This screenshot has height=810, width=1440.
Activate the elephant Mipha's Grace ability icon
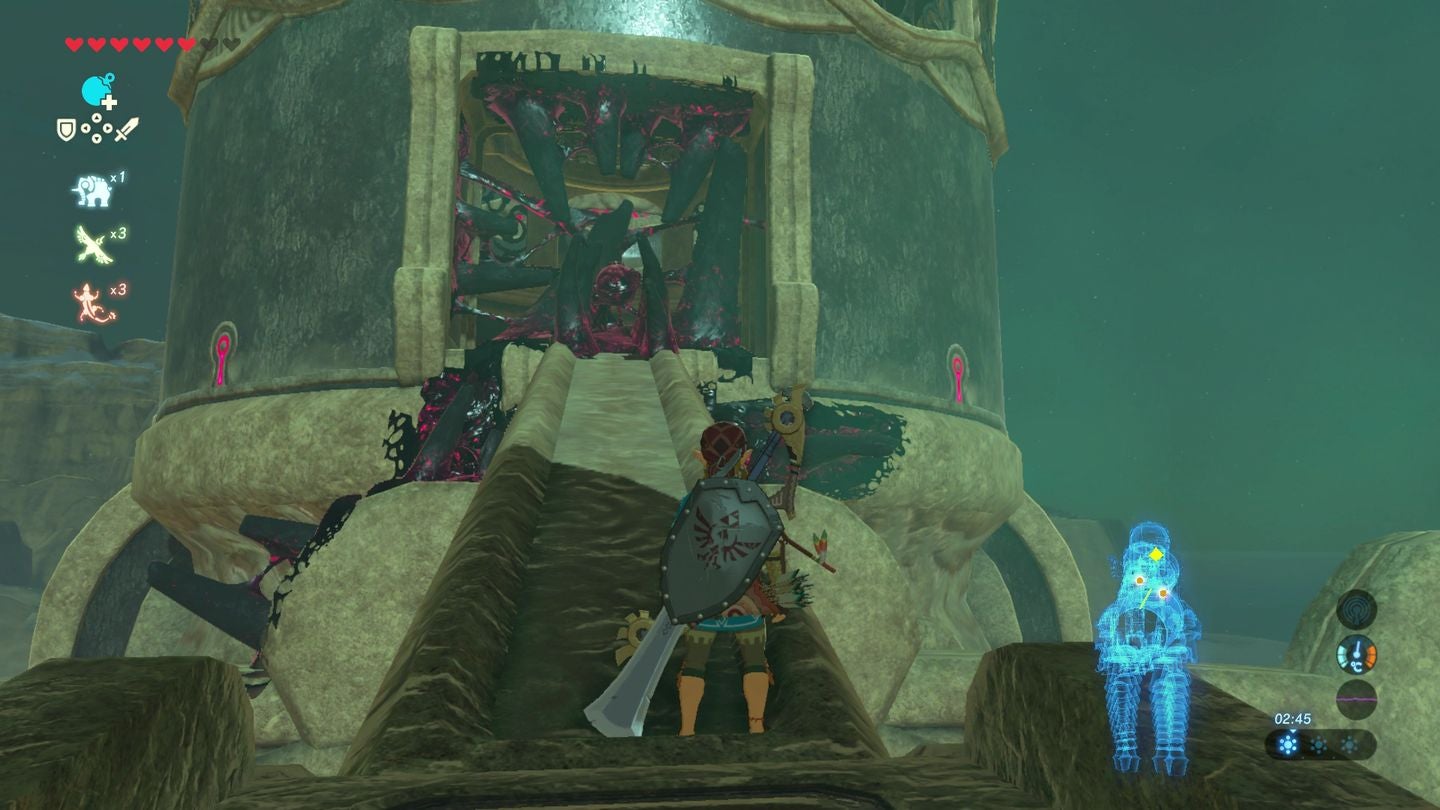[90, 188]
